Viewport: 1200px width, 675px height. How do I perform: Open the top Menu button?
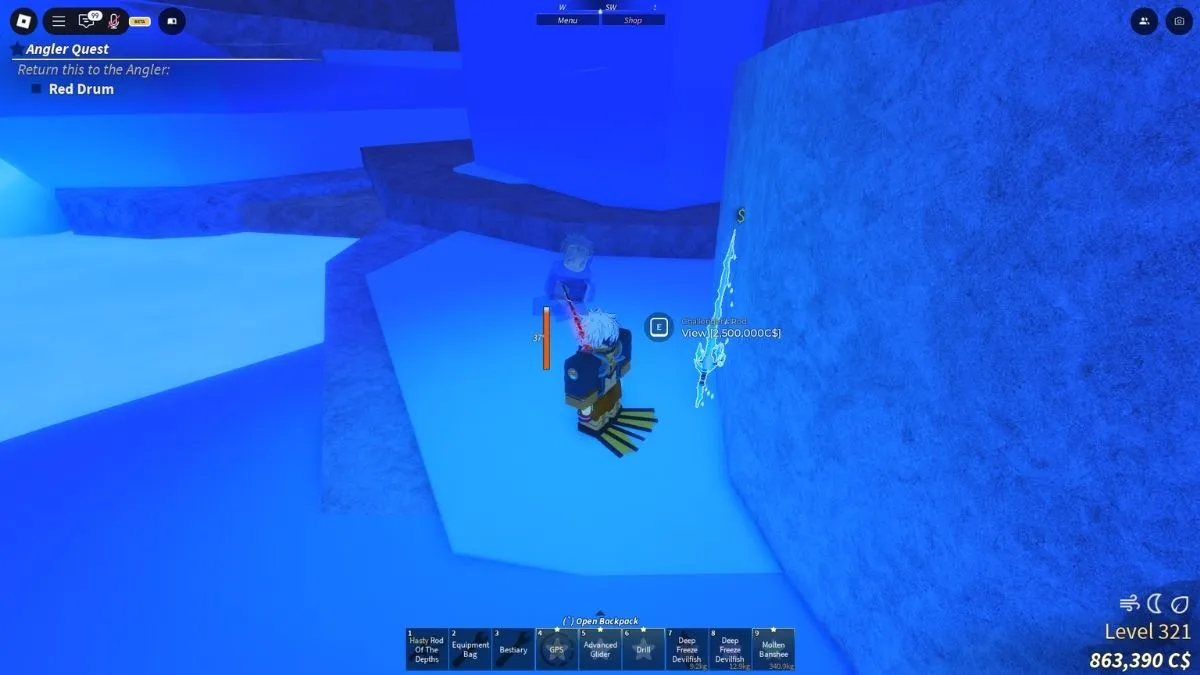[568, 20]
